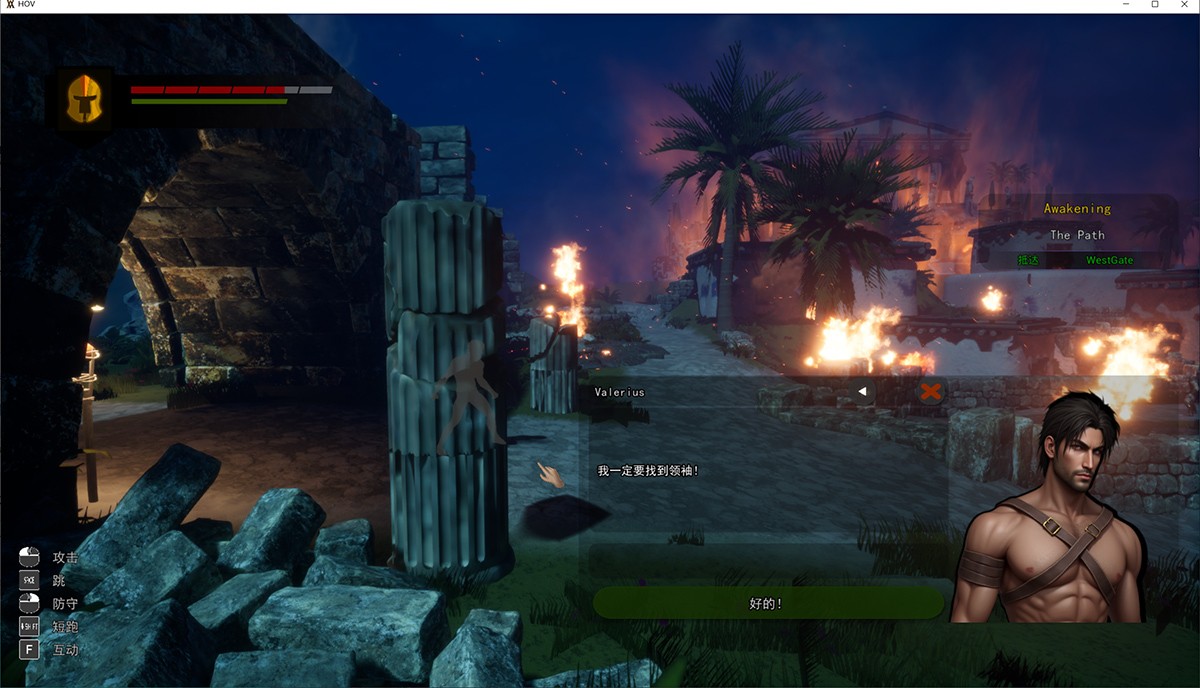This screenshot has width=1200, height=688.
Task: Close the Valerius dialogue with the orange X
Action: 931,392
